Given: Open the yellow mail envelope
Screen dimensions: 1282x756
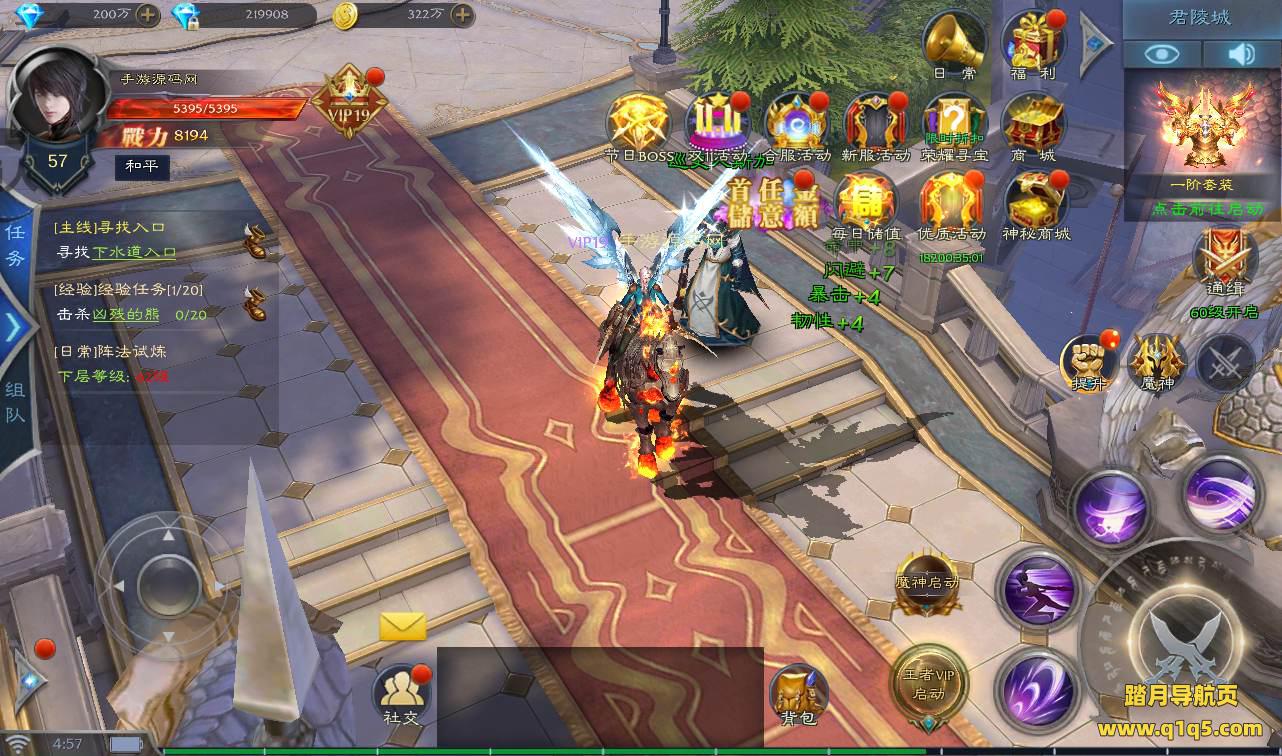Looking at the screenshot, I should (403, 627).
